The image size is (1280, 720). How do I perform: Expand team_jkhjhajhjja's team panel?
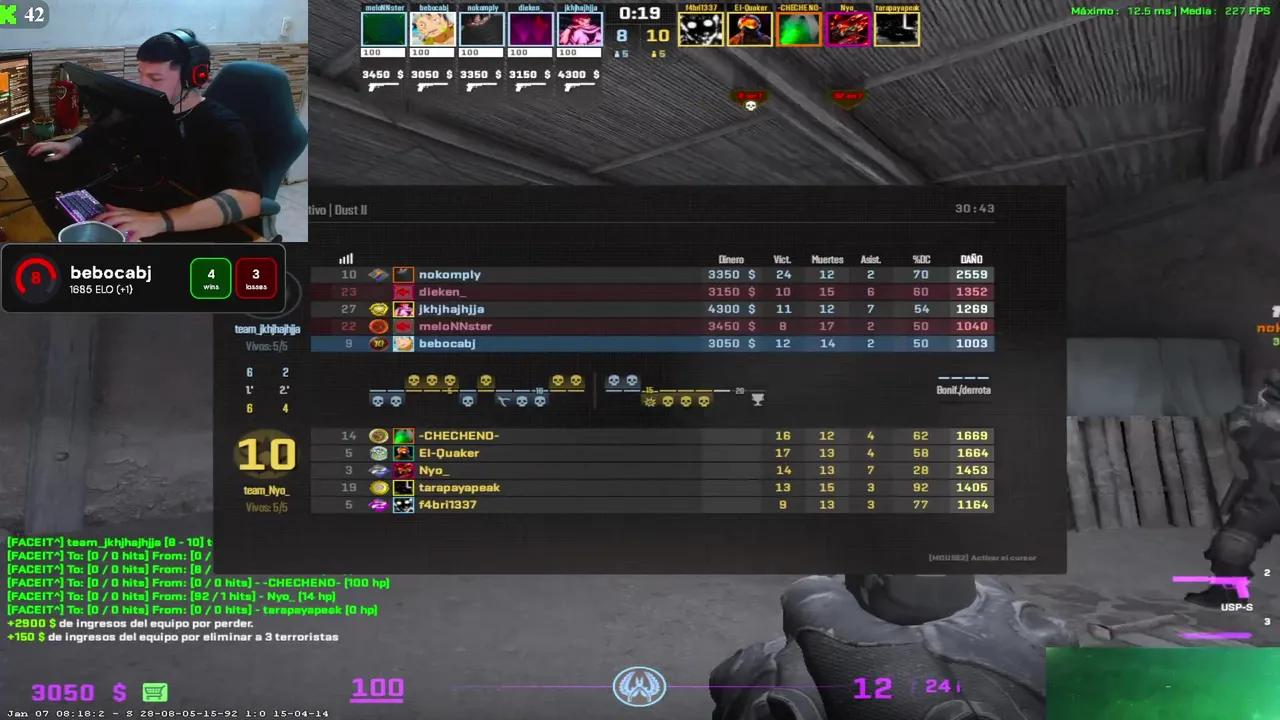click(x=267, y=328)
